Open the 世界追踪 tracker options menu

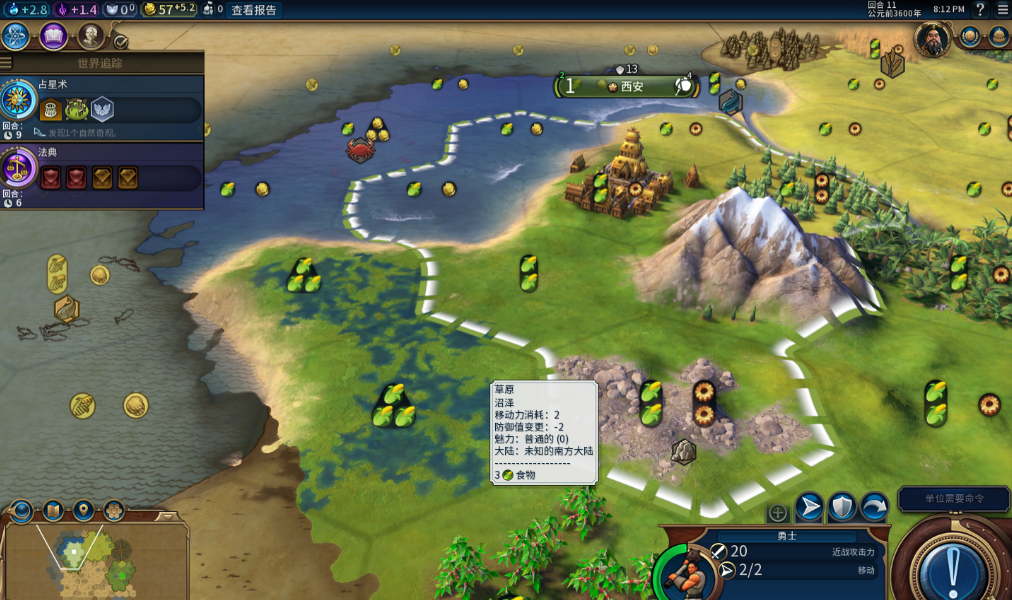7,63
